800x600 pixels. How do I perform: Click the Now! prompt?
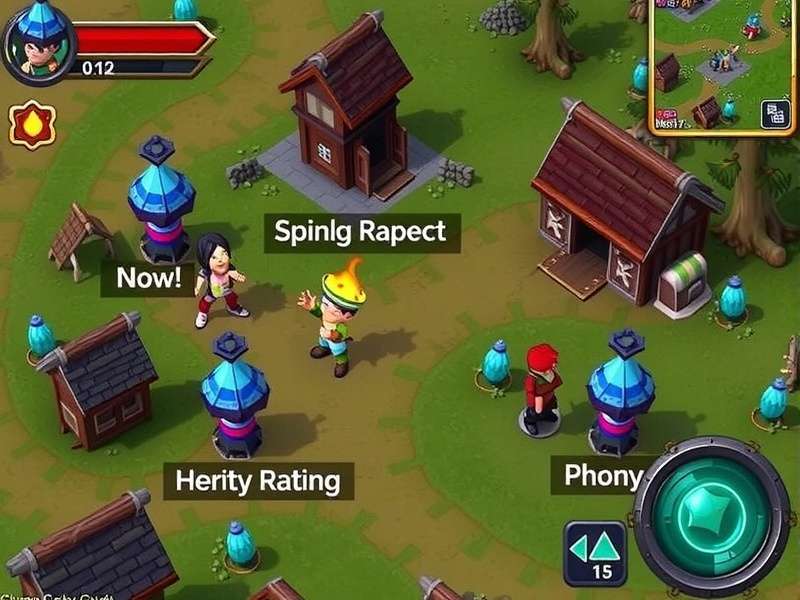pyautogui.click(x=148, y=278)
